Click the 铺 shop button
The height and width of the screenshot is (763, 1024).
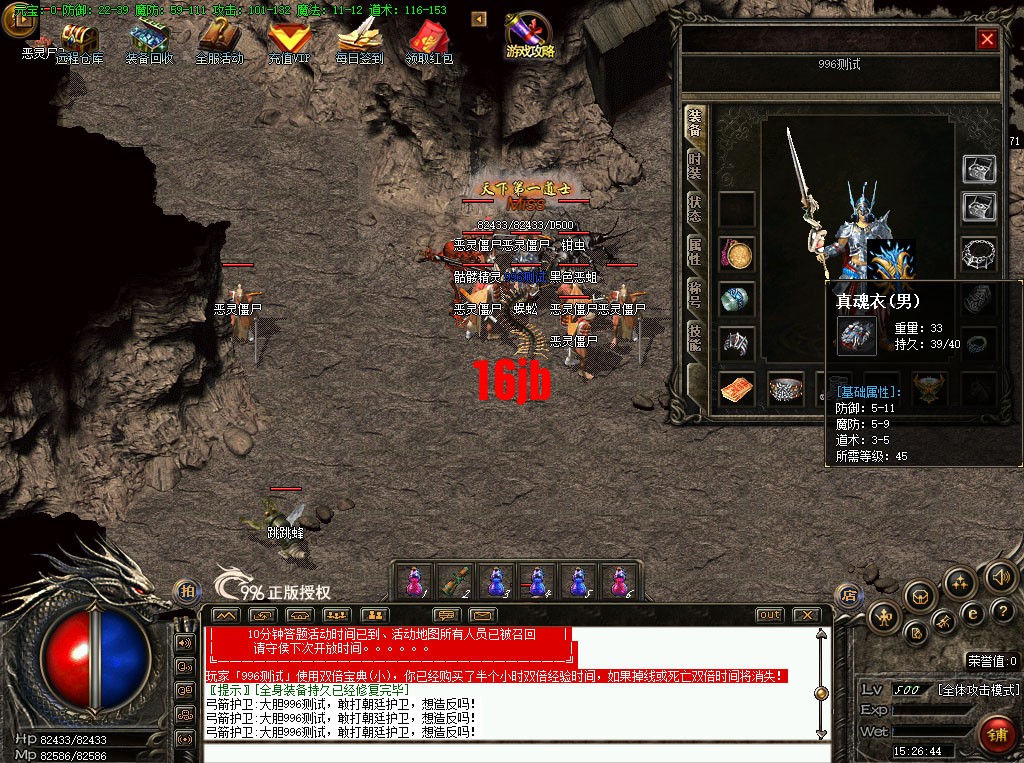click(997, 735)
